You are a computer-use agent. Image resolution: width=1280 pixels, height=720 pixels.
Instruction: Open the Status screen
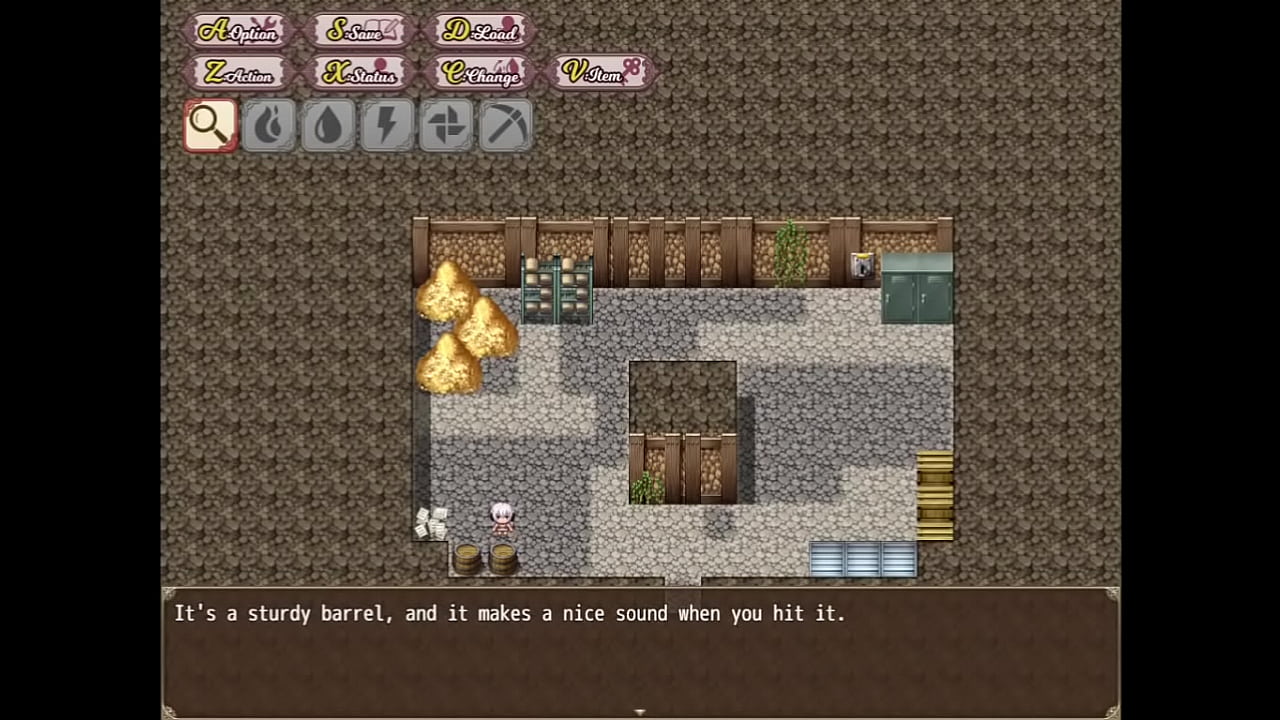coord(360,73)
